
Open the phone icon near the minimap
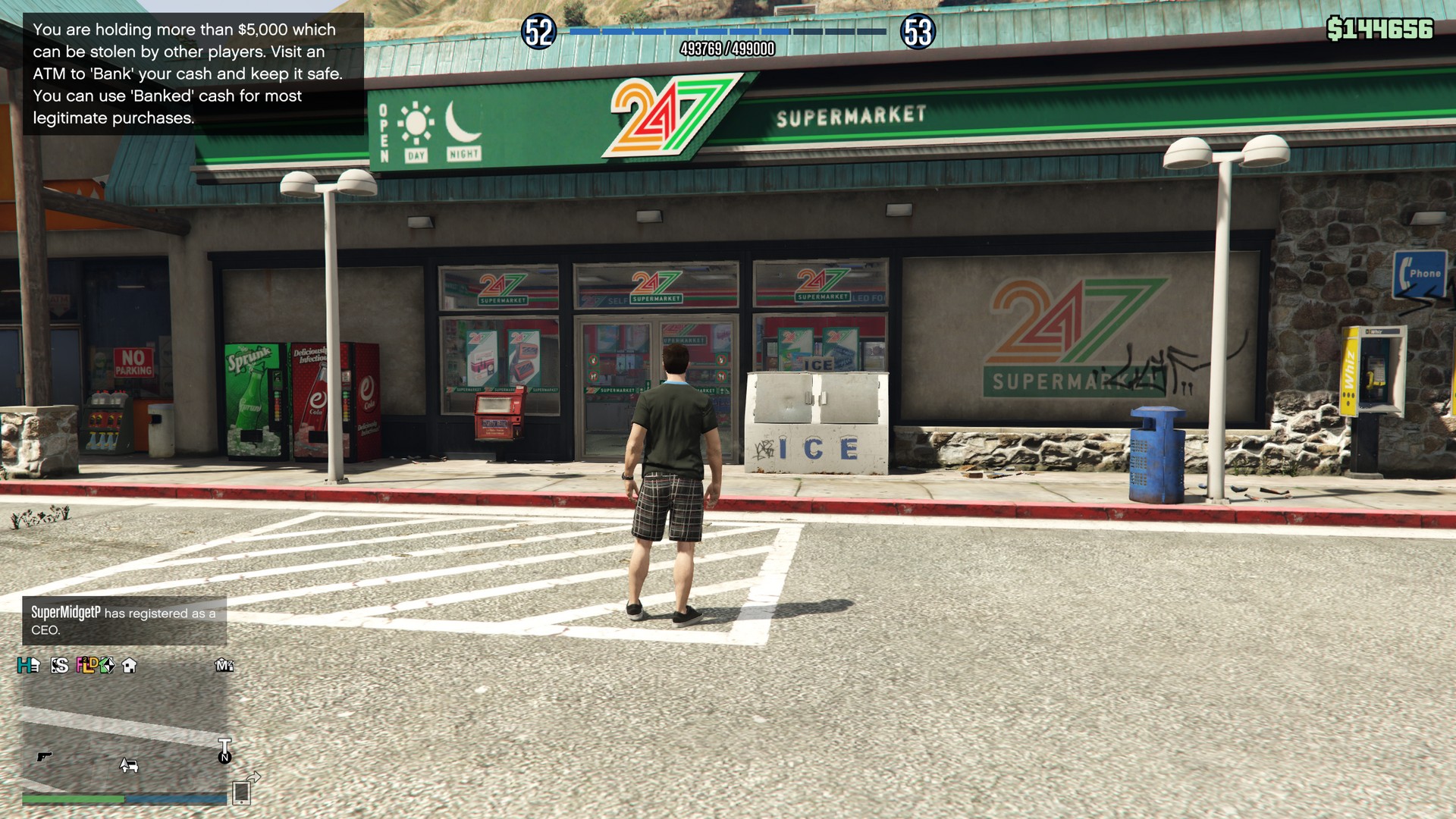click(241, 795)
